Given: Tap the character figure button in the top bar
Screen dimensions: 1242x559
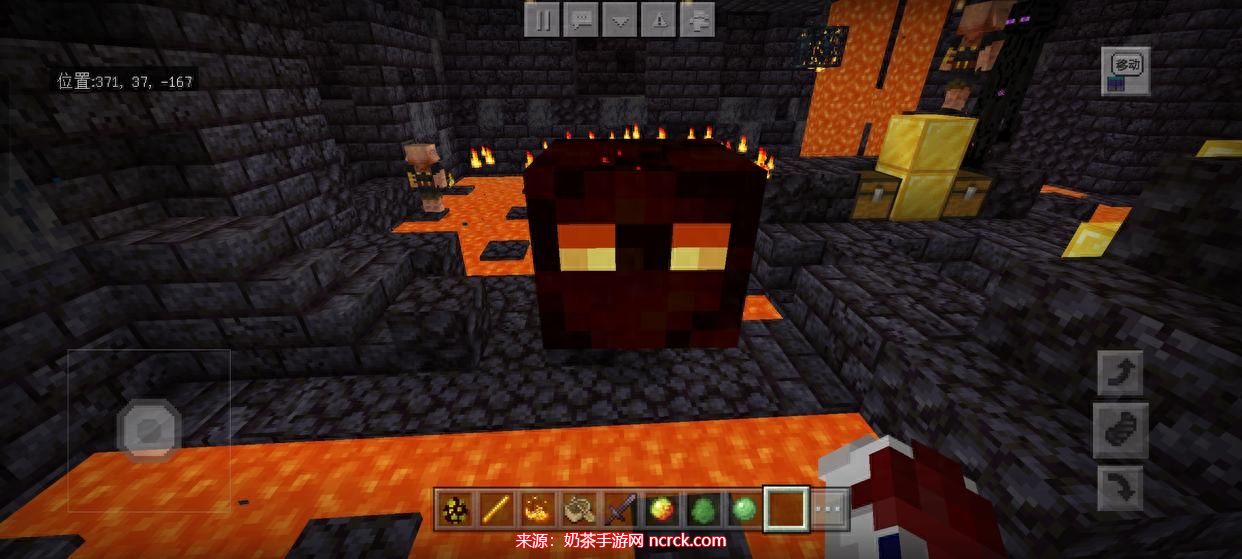Looking at the screenshot, I should click(x=698, y=20).
